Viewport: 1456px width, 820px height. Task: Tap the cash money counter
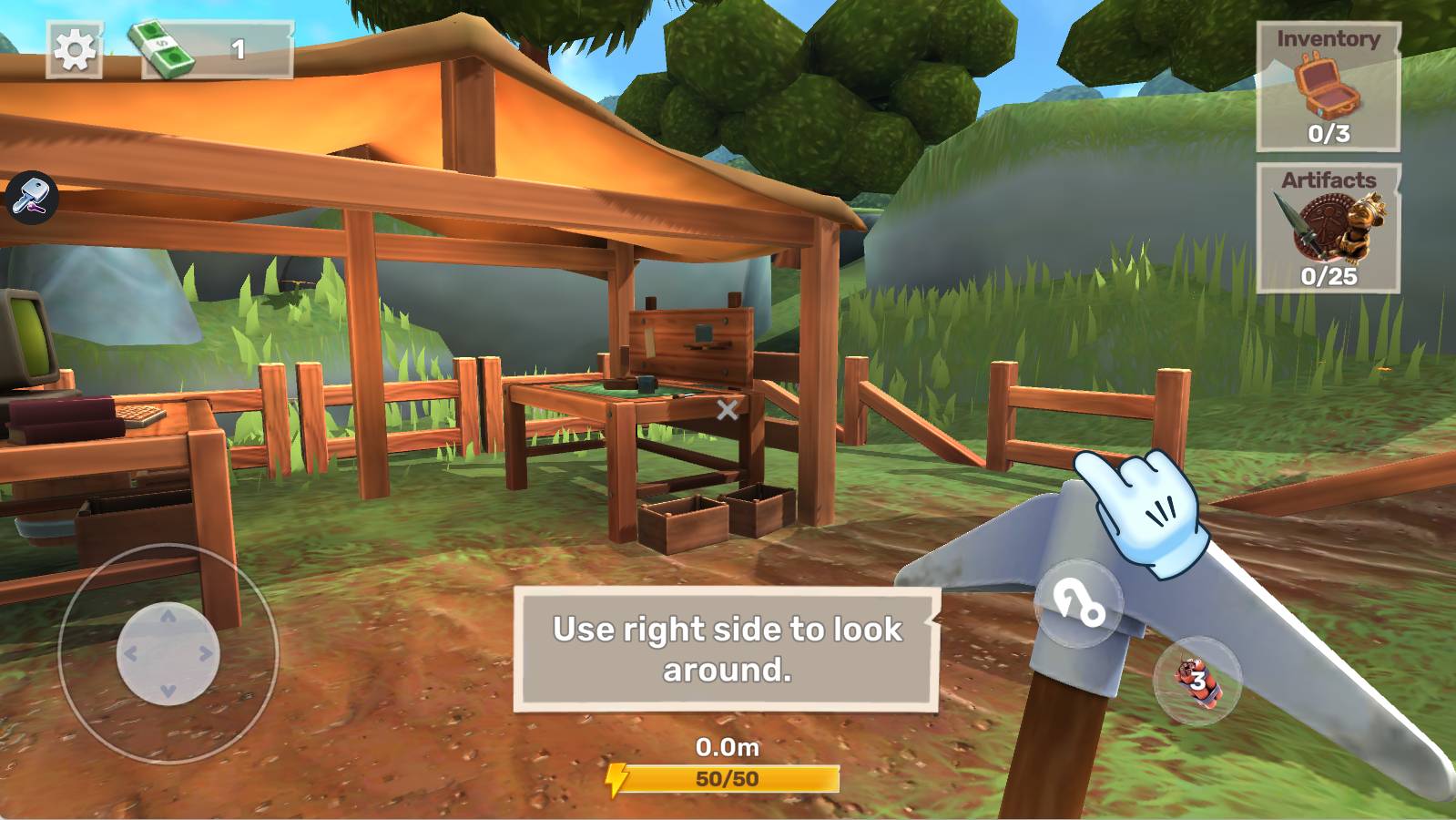tap(217, 49)
